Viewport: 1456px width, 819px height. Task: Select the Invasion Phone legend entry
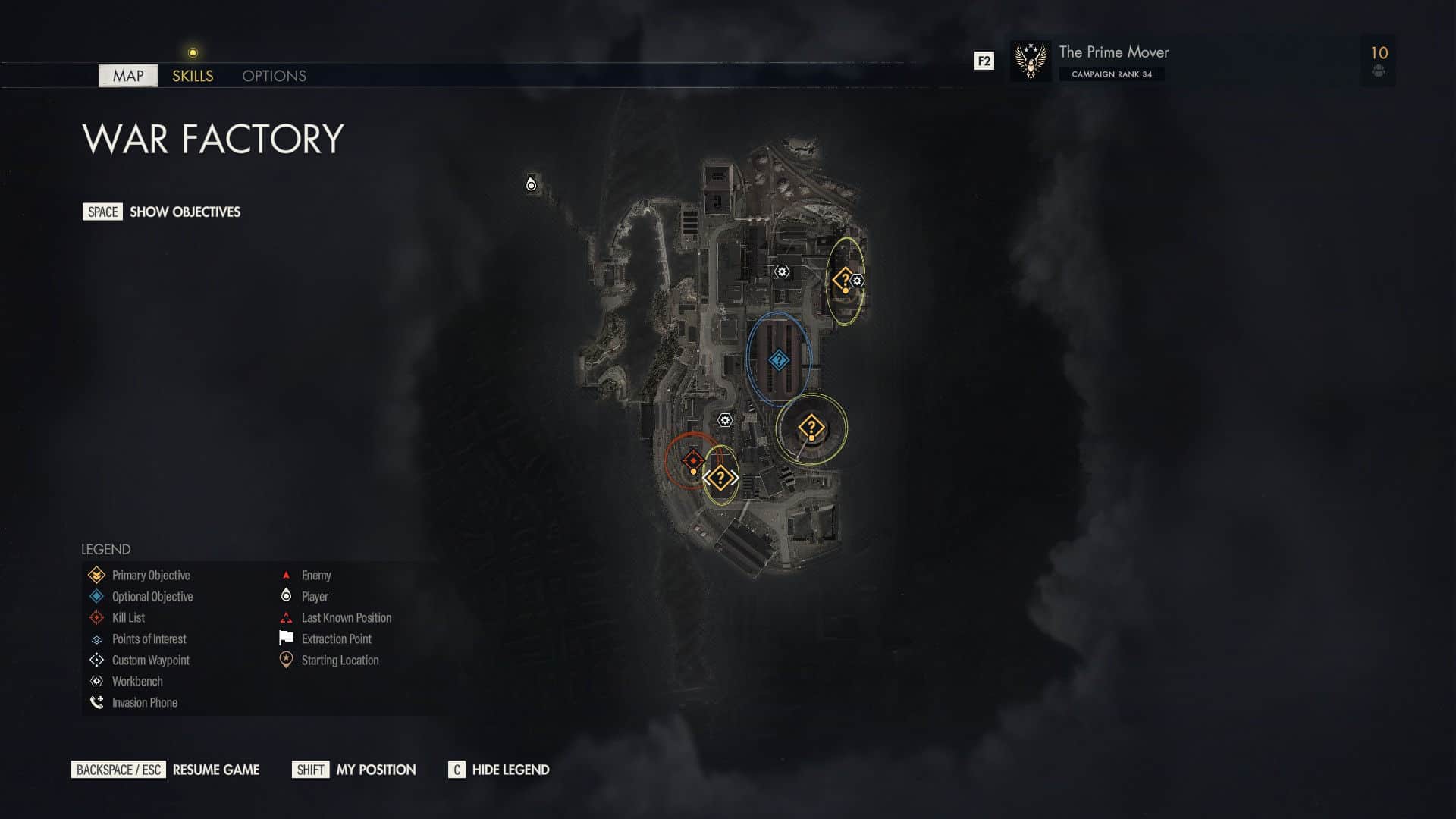point(96,702)
